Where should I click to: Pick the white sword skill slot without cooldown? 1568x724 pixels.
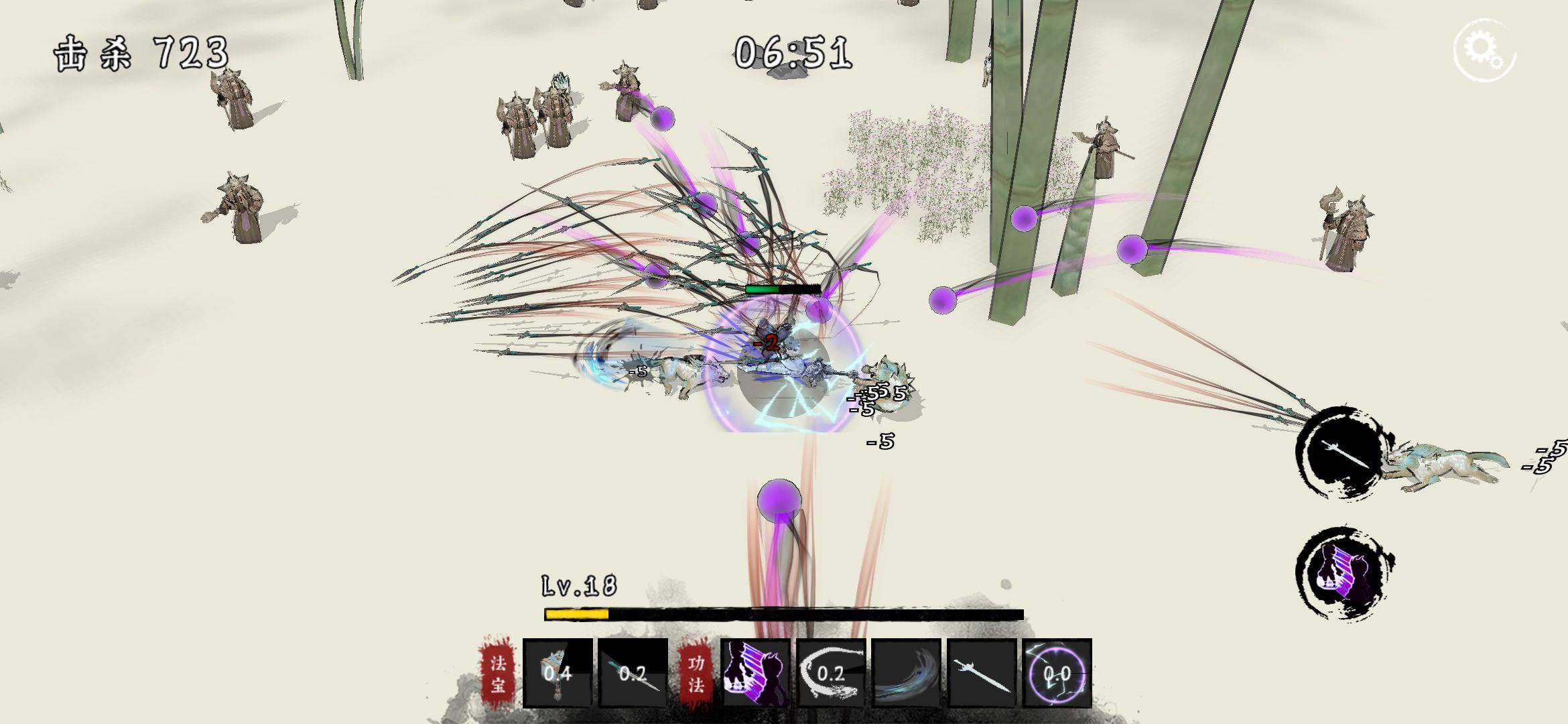coord(982,672)
